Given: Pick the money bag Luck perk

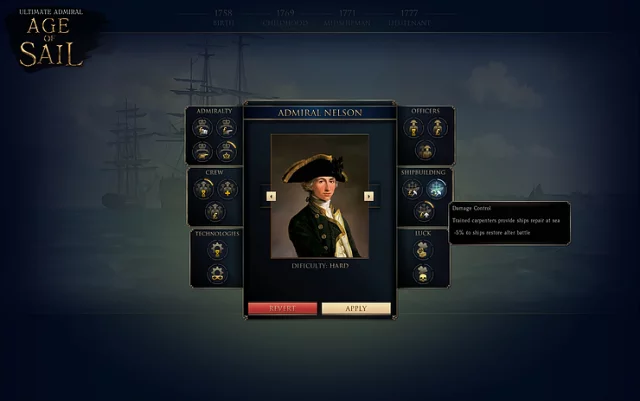Looking at the screenshot, I should (423, 250).
